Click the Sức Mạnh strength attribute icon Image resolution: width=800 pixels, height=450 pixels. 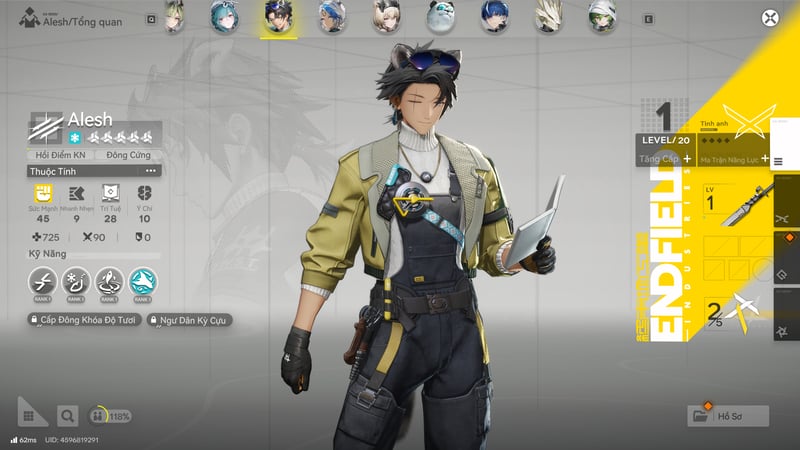point(42,195)
